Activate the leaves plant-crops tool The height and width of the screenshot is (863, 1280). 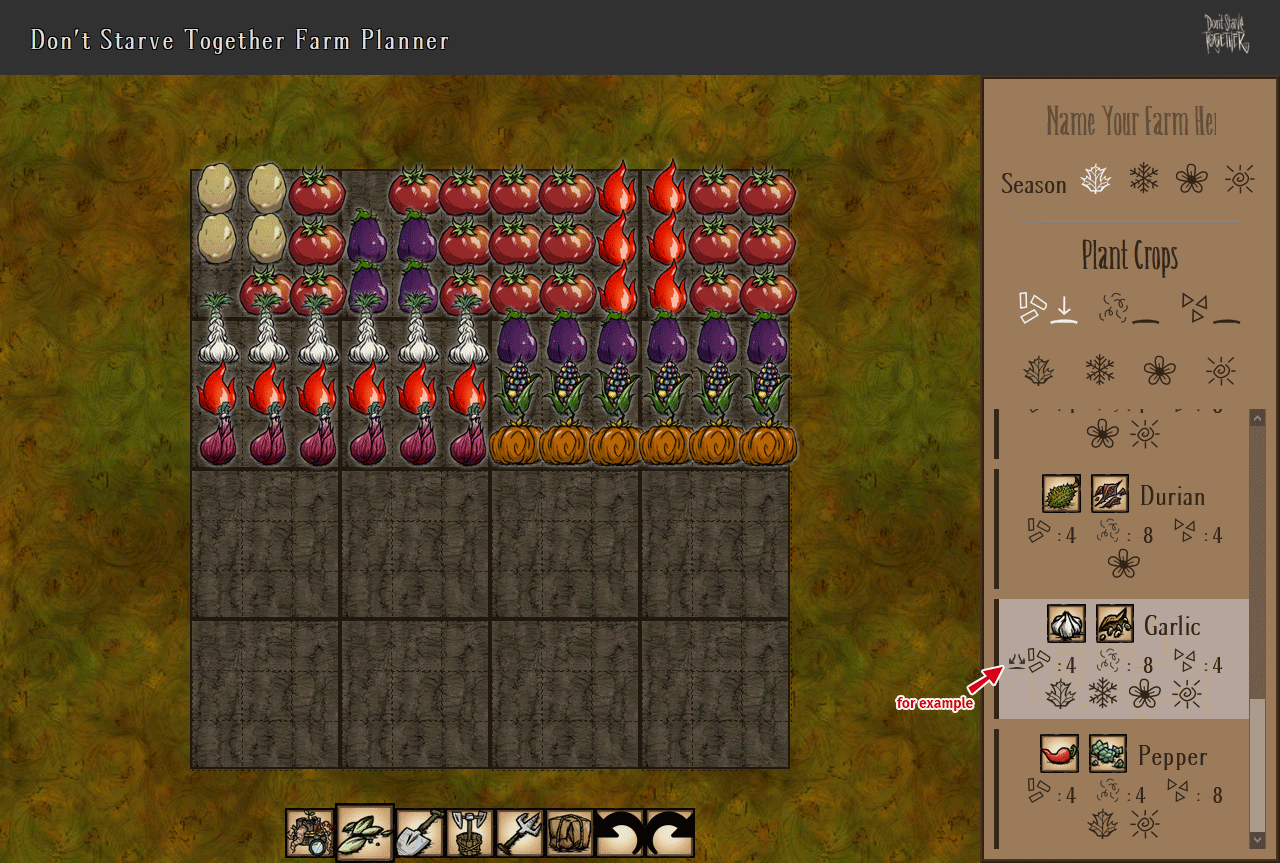tap(365, 833)
